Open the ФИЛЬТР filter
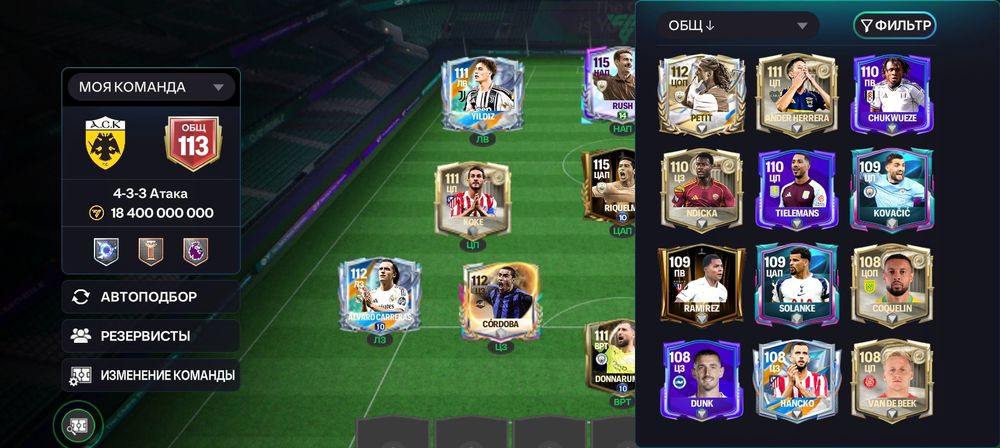Viewport: 1000px width, 448px height. (x=894, y=26)
